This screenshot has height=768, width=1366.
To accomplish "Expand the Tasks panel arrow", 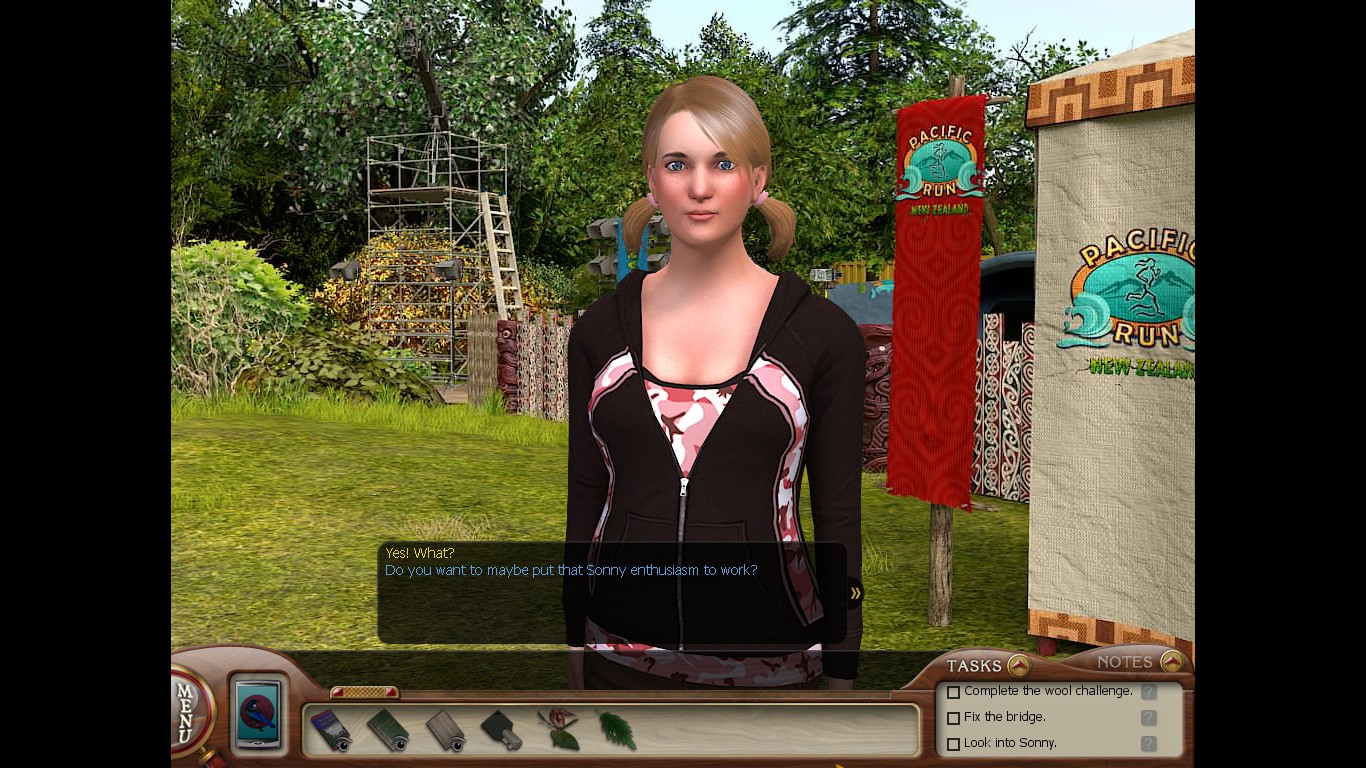I will (1018, 665).
